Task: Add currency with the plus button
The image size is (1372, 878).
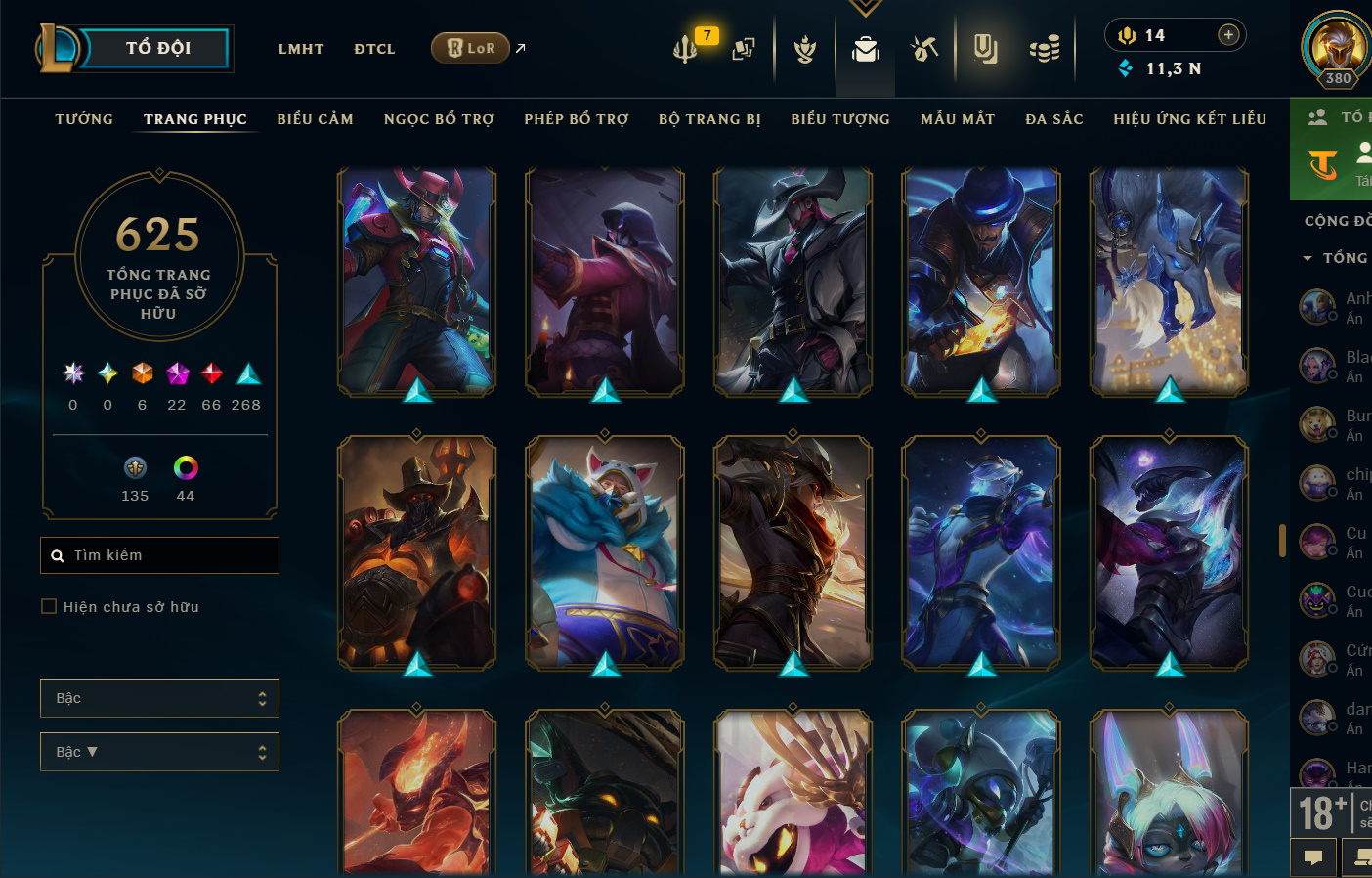Action: tap(1228, 35)
